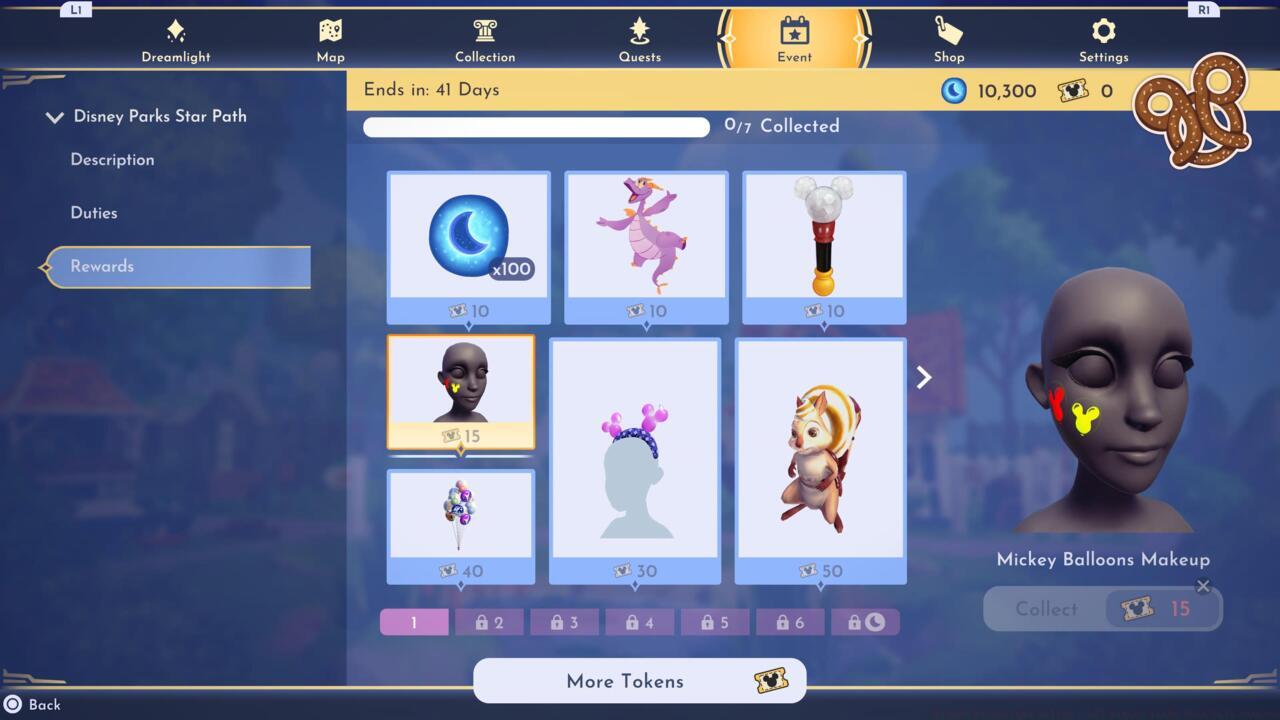
Task: Select the Collection icon
Action: click(x=485, y=38)
